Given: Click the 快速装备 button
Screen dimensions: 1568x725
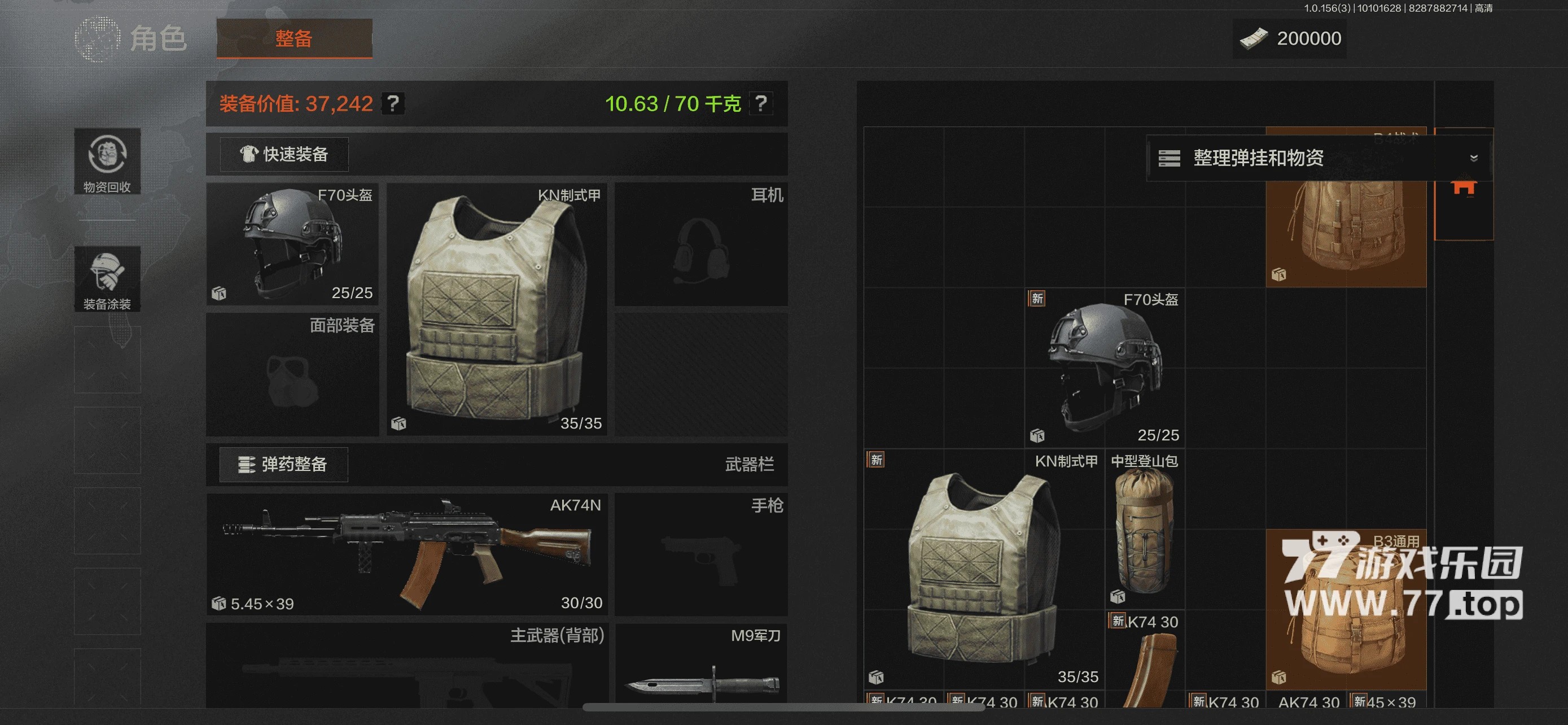Looking at the screenshot, I should [x=284, y=155].
